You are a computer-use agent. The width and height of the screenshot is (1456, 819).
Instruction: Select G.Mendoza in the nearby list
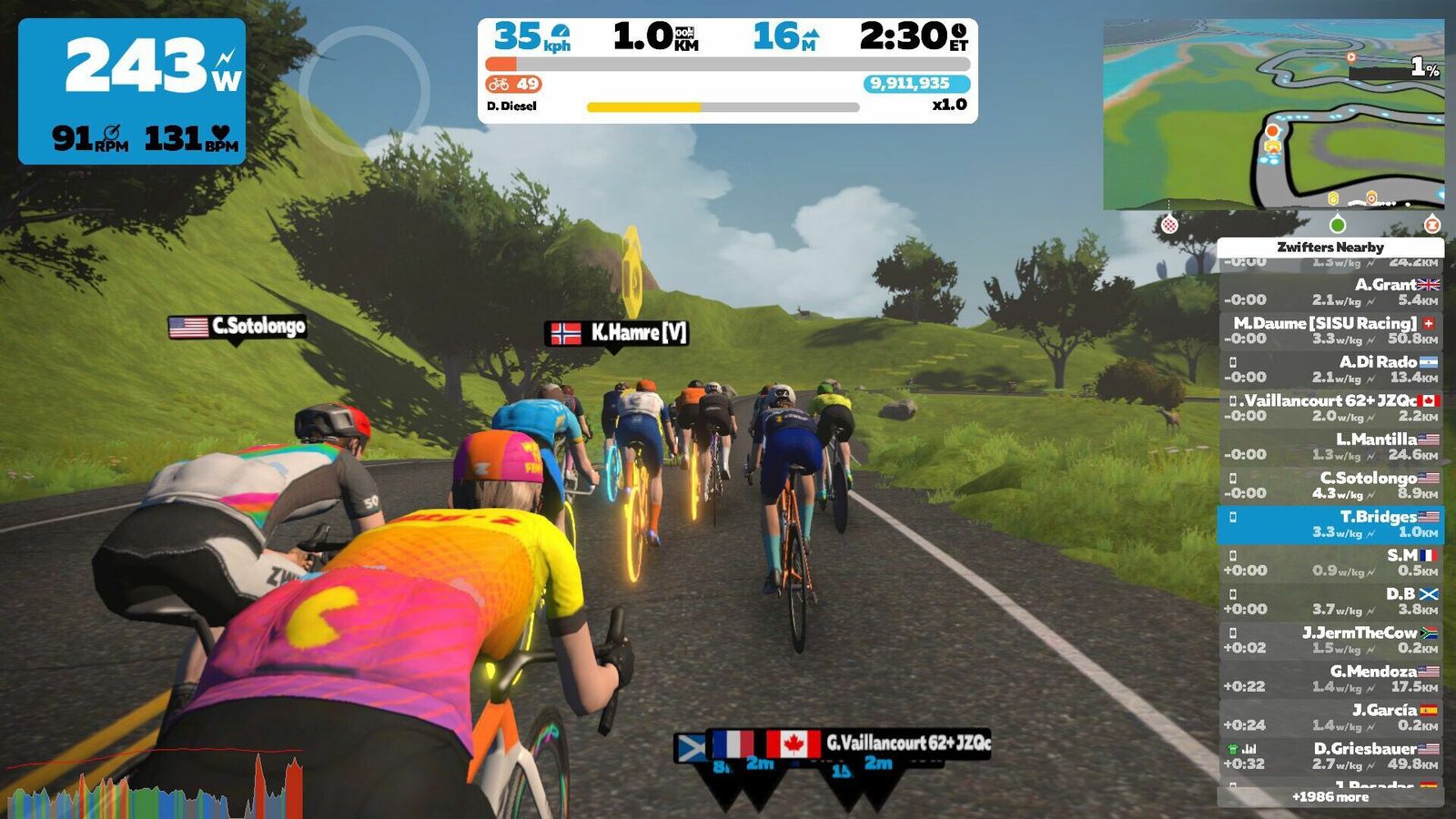point(1330,679)
